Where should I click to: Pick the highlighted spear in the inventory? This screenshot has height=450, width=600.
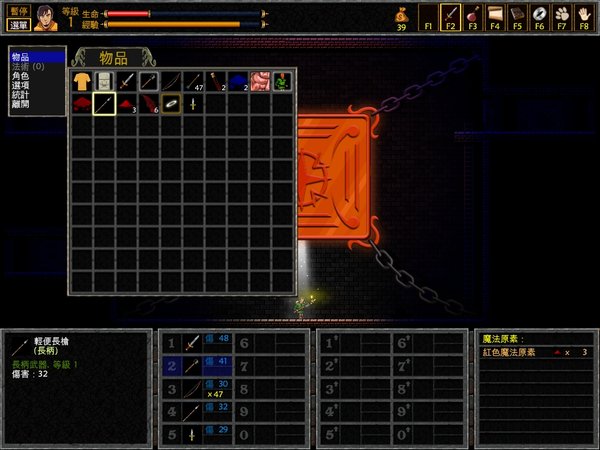(x=104, y=104)
